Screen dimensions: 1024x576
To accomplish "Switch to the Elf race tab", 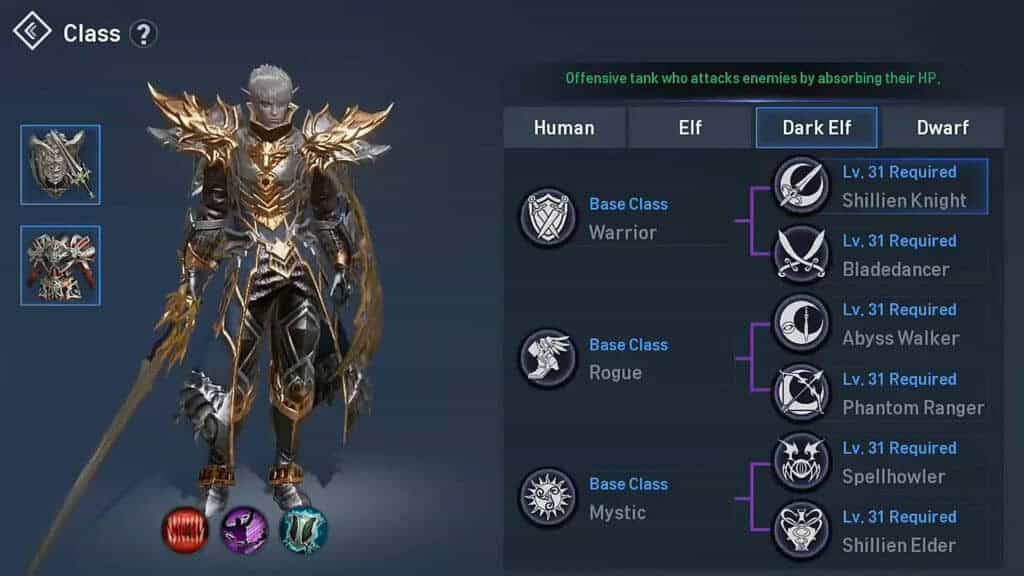I will 690,128.
